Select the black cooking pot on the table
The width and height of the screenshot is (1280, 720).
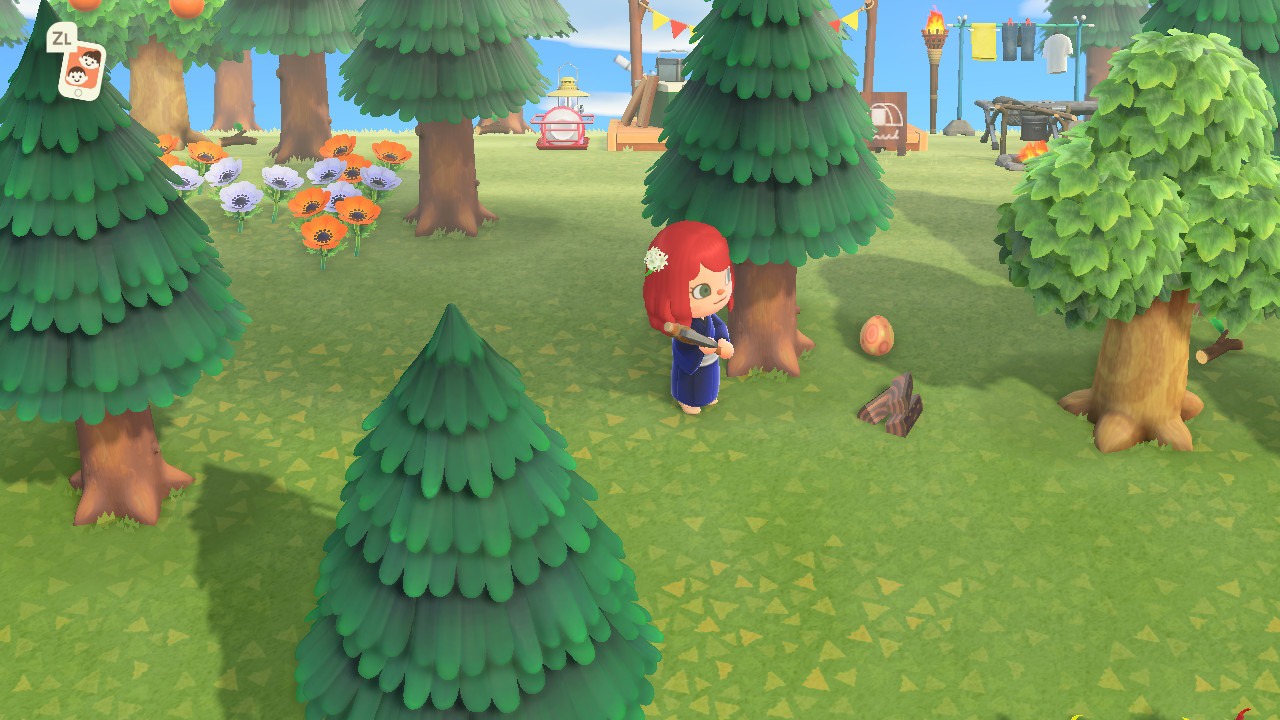coord(1034,125)
